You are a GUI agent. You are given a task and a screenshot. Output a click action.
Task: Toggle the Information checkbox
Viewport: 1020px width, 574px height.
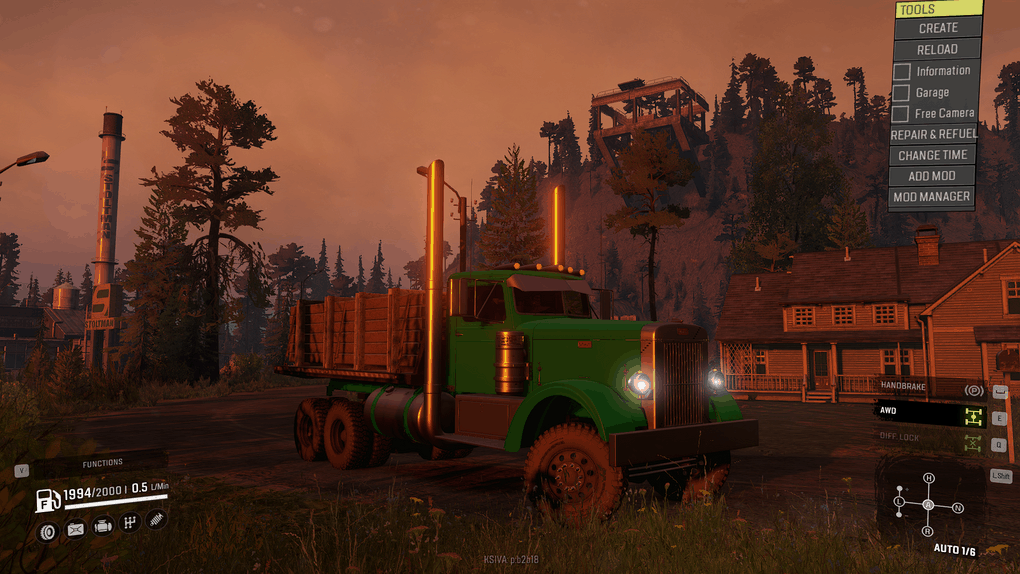pyautogui.click(x=902, y=71)
